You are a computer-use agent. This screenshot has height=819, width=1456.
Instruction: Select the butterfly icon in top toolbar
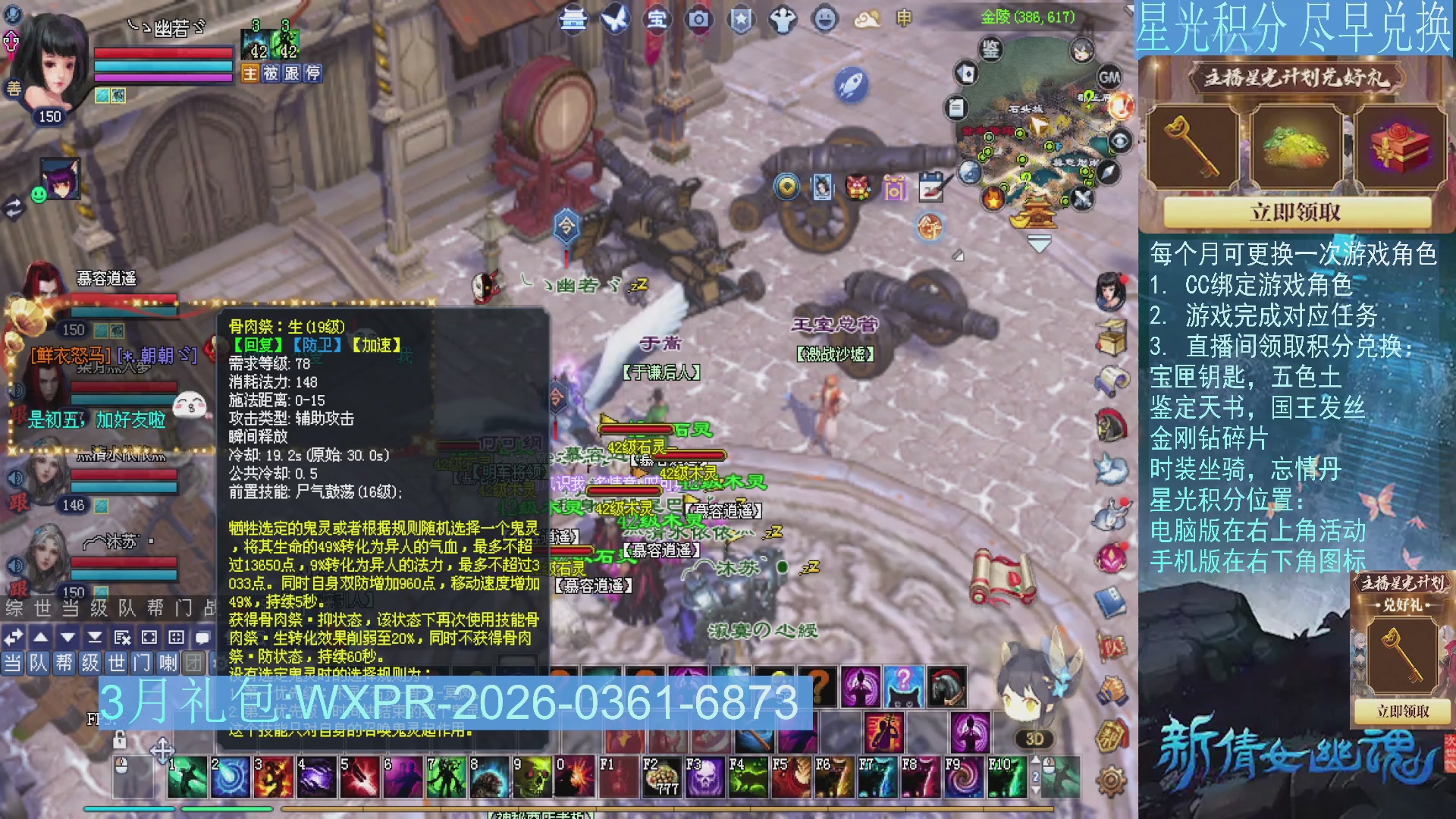(614, 19)
